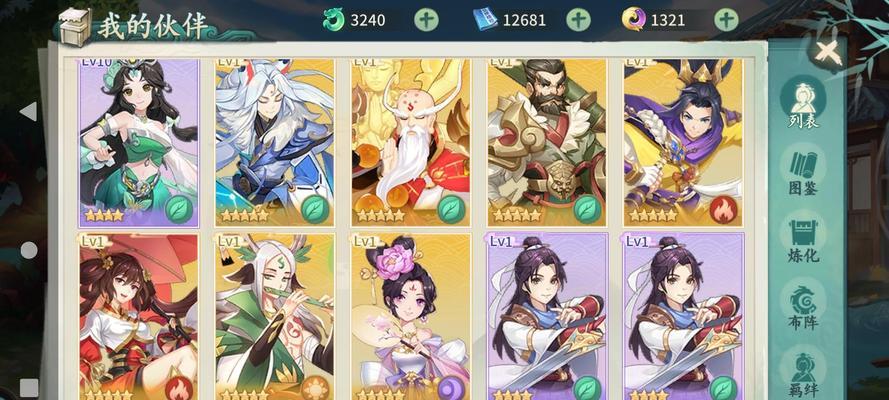Tap the Android back triangle button
This screenshot has width=889, height=400.
[28, 111]
